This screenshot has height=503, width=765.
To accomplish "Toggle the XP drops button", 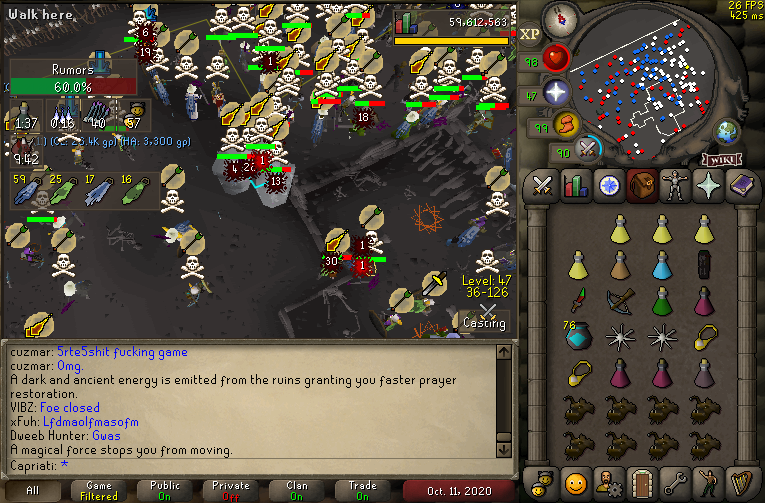I will [x=530, y=34].
